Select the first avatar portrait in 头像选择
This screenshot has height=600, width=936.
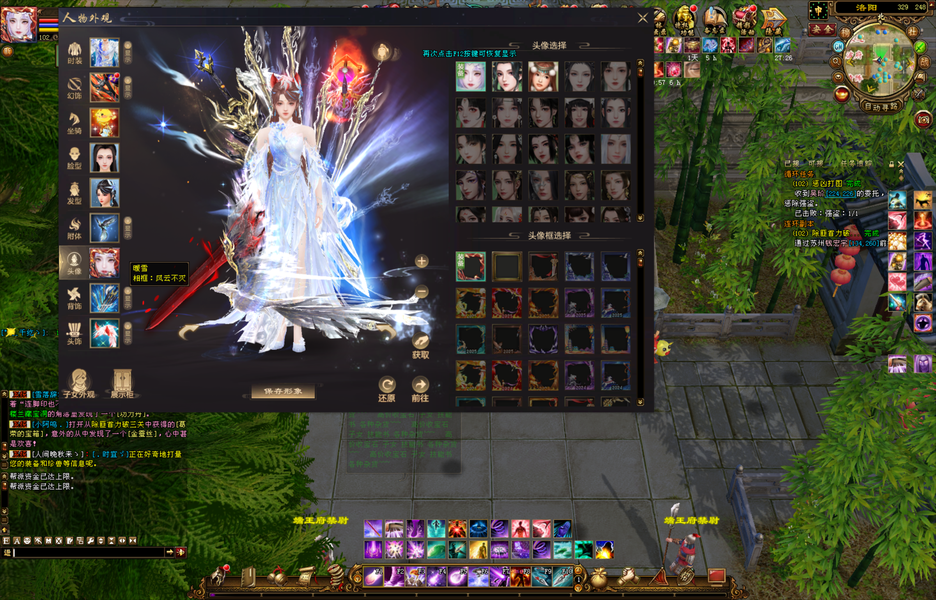point(471,76)
